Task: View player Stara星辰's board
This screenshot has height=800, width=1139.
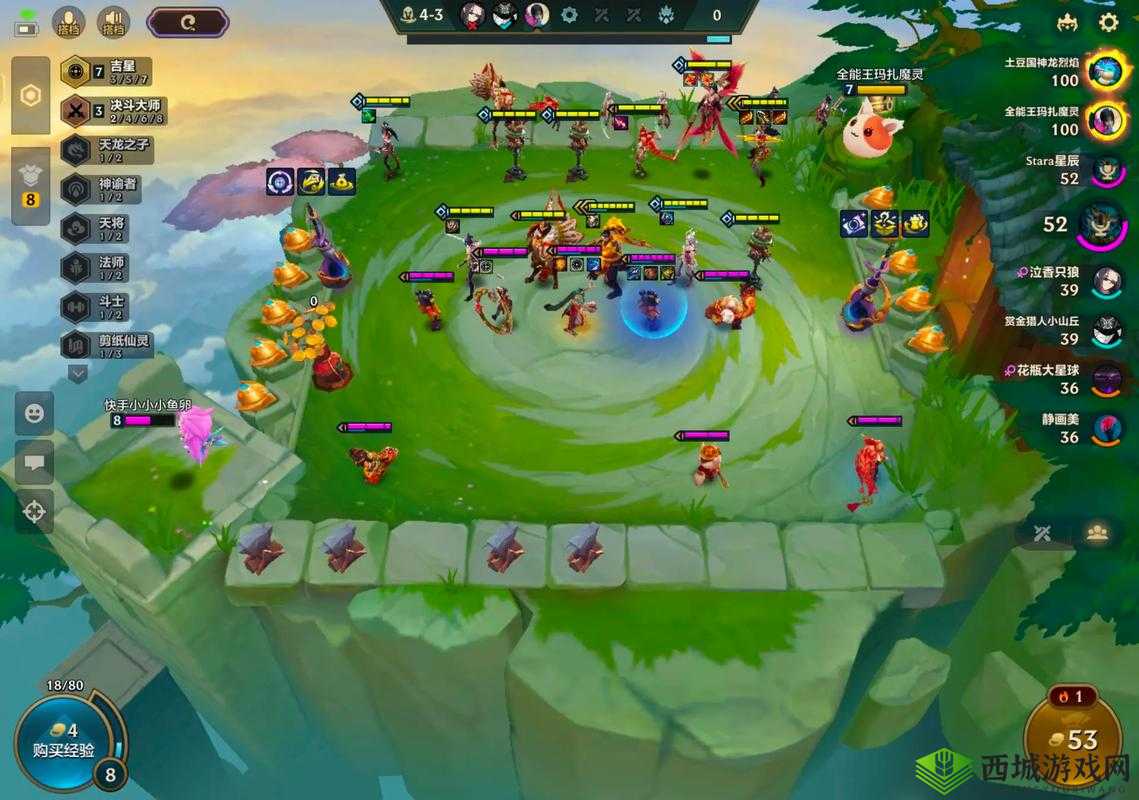Action: (1104, 170)
